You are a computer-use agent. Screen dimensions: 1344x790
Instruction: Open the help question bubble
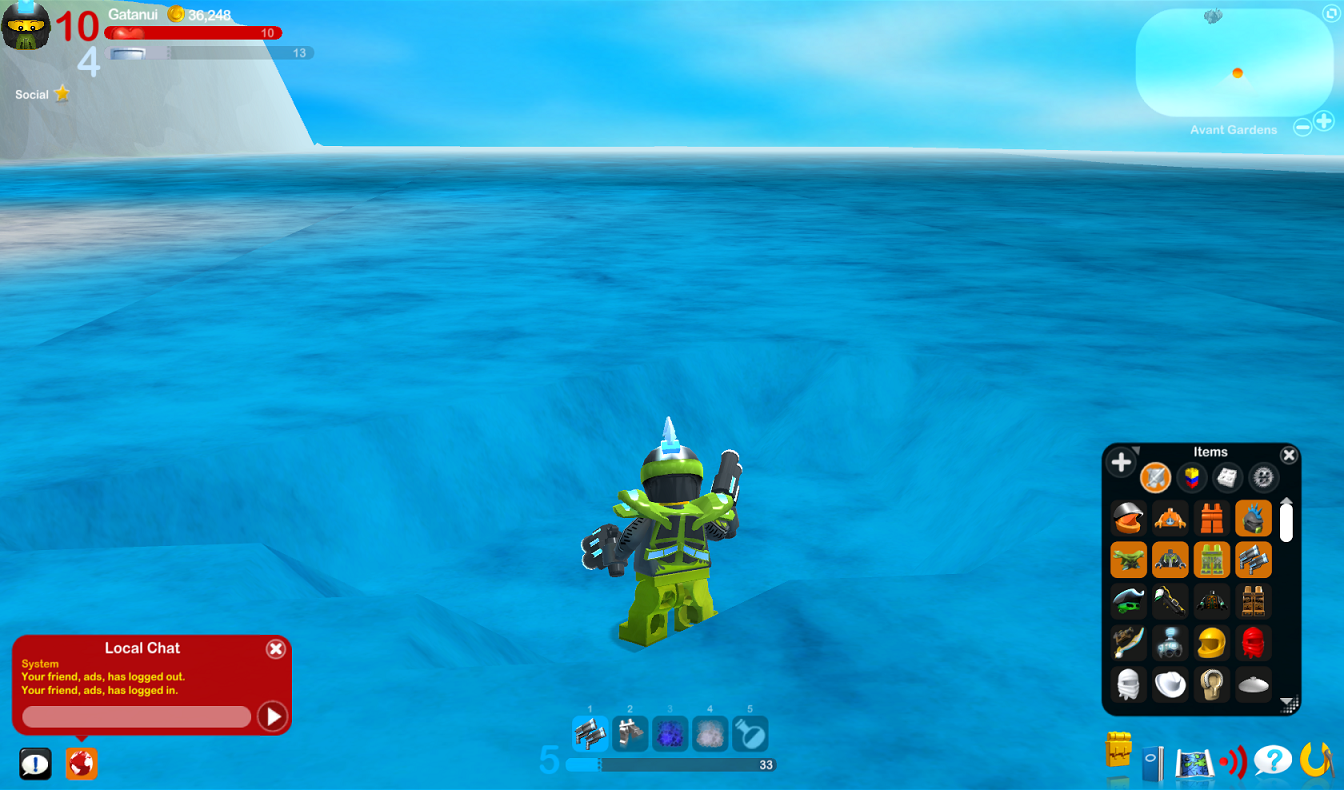tap(1273, 760)
